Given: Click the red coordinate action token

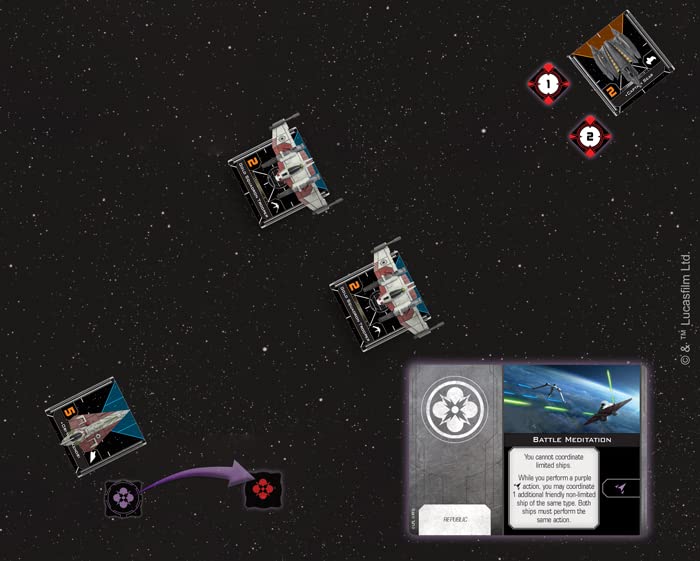Looking at the screenshot, I should pyautogui.click(x=263, y=490).
